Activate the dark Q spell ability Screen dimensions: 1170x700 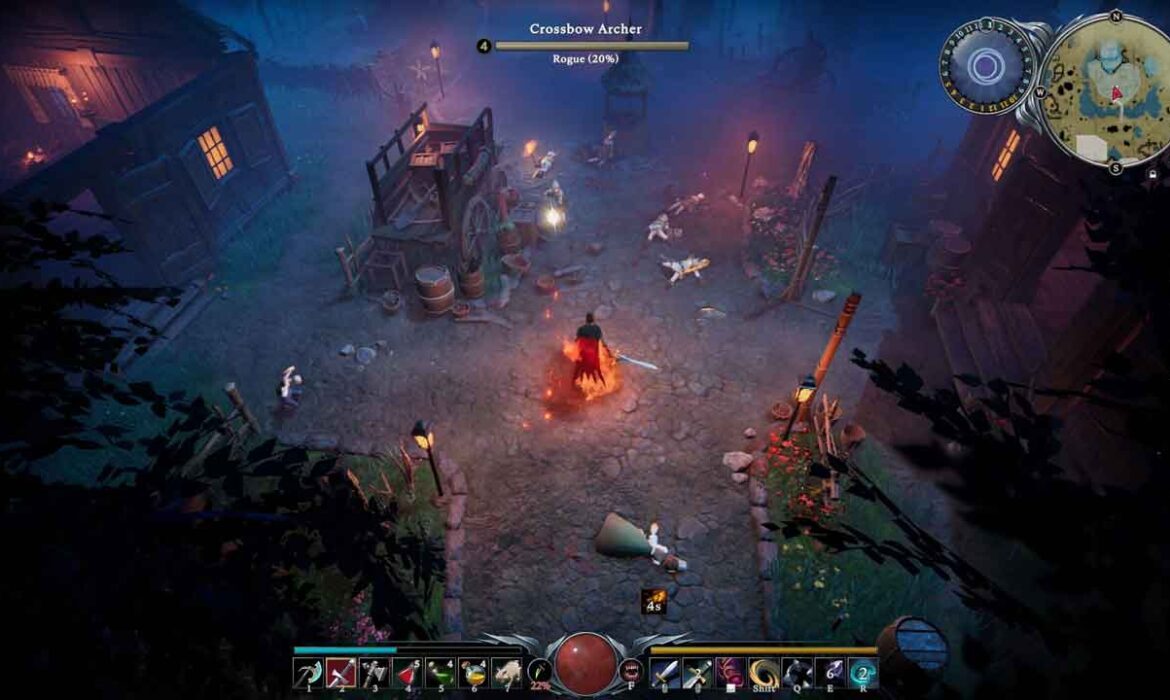click(x=797, y=672)
